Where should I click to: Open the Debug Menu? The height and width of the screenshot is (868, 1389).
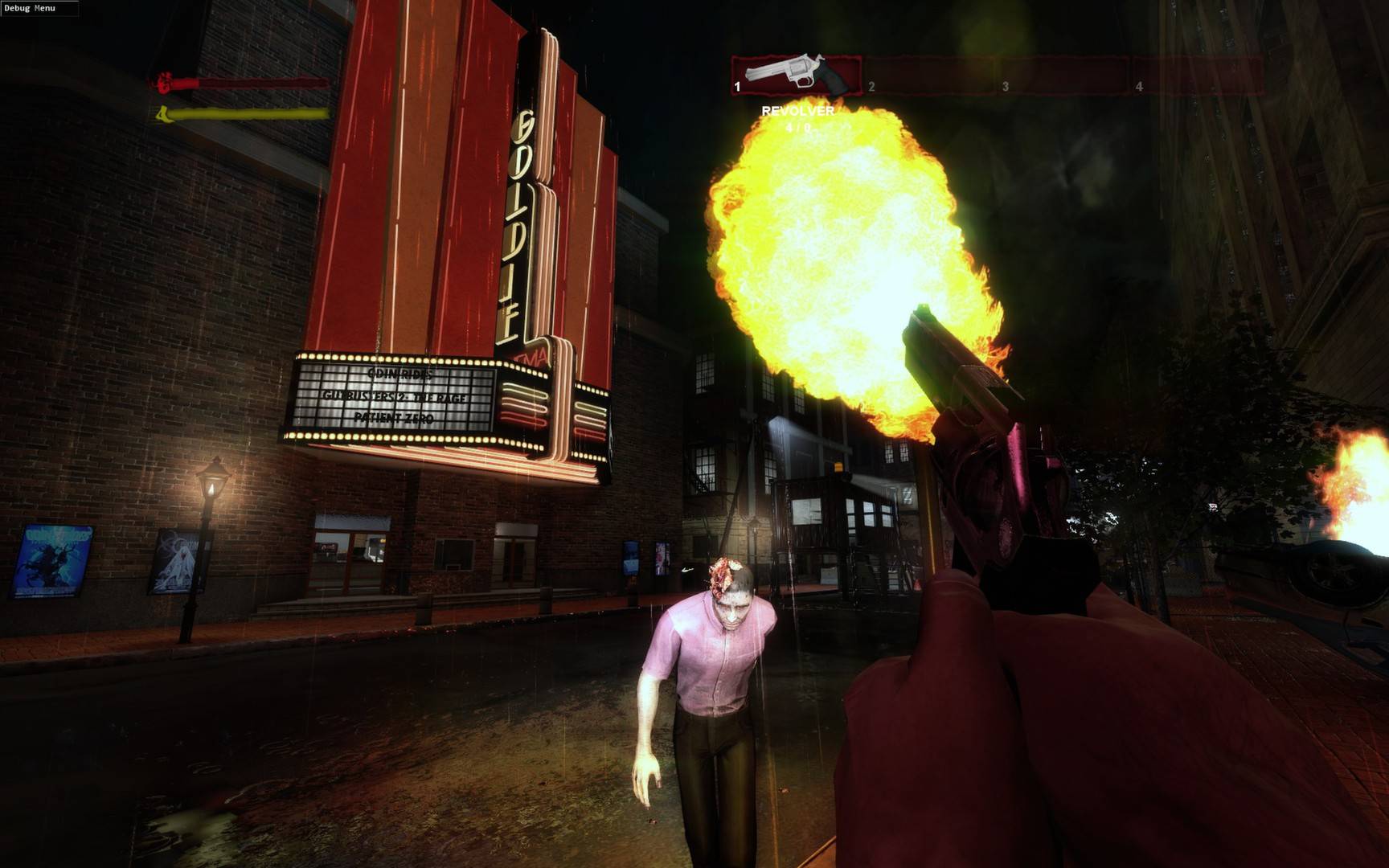(x=32, y=8)
